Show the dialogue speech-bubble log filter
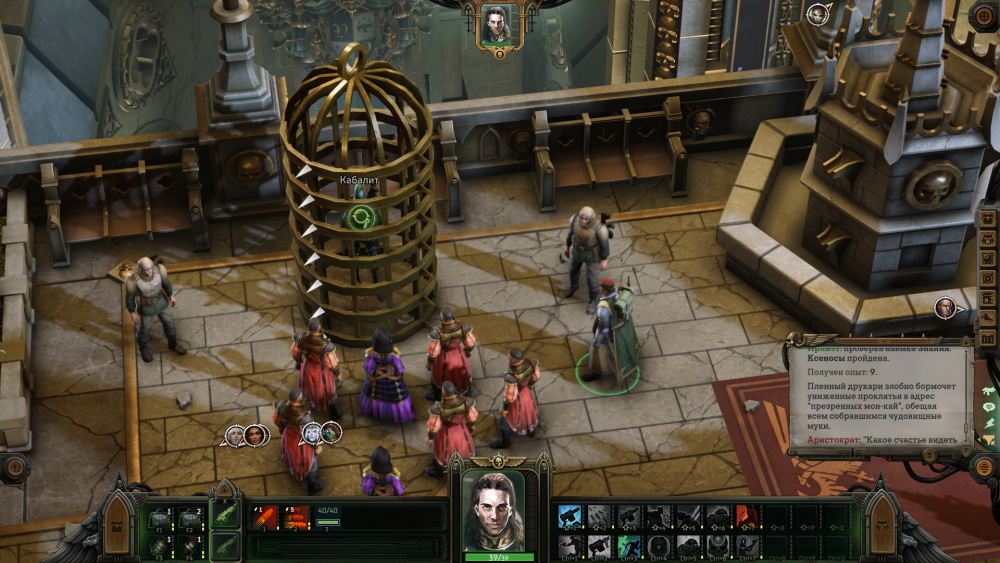 (x=988, y=408)
